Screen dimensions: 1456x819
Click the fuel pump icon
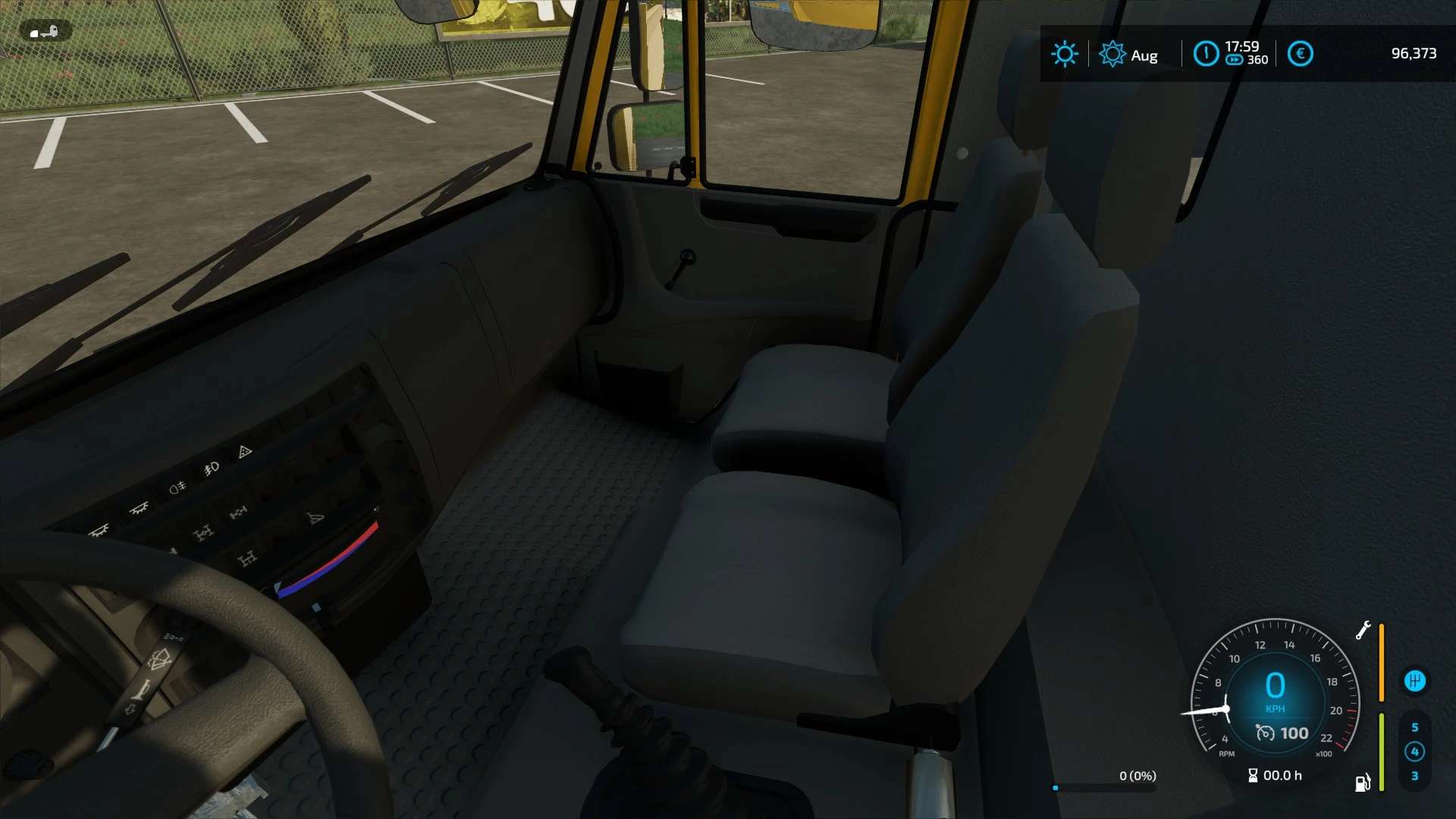tap(1363, 783)
